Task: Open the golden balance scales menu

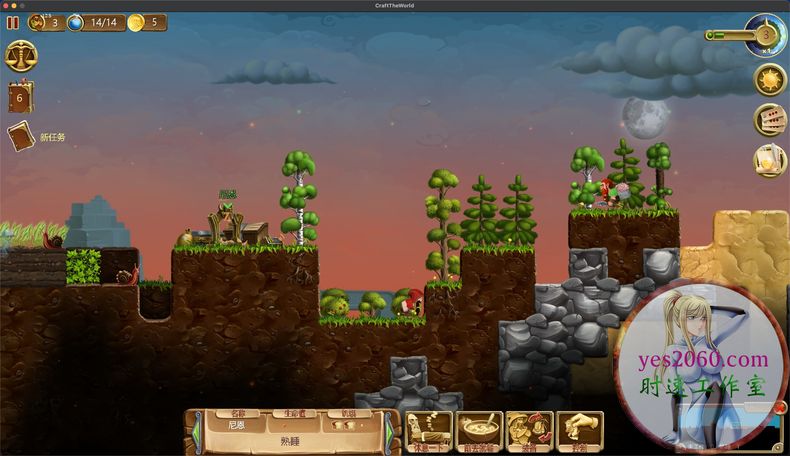Action: (21, 55)
